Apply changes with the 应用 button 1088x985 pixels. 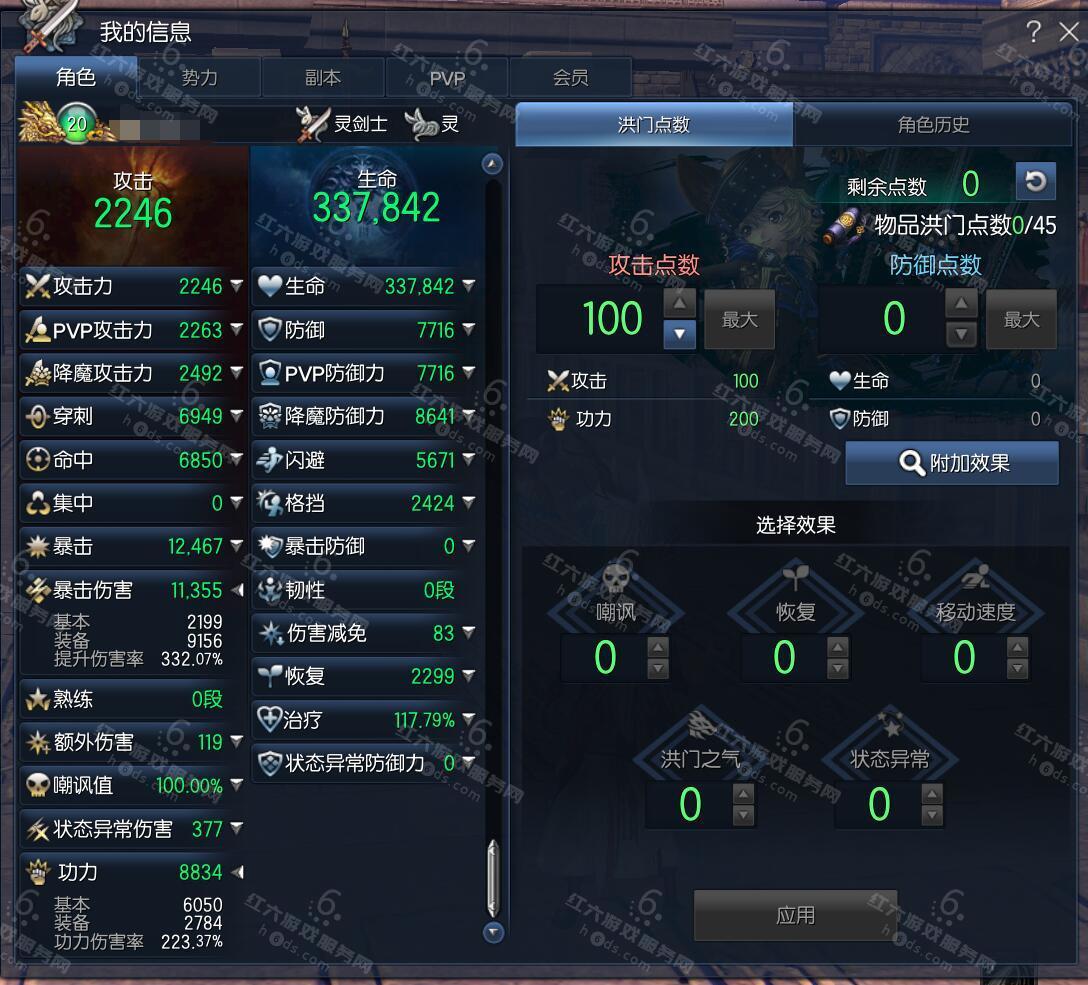pos(795,915)
